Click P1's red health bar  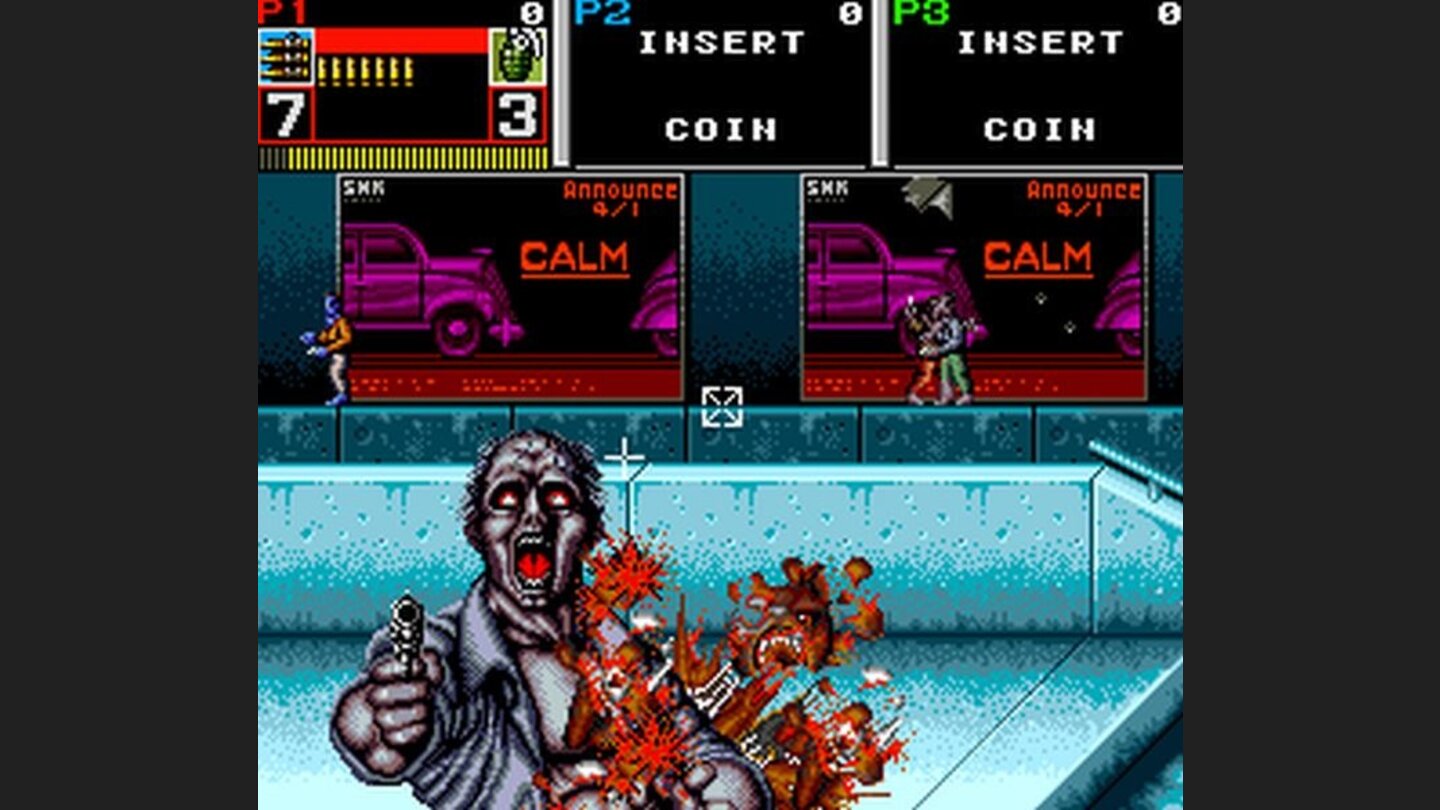pyautogui.click(x=400, y=40)
